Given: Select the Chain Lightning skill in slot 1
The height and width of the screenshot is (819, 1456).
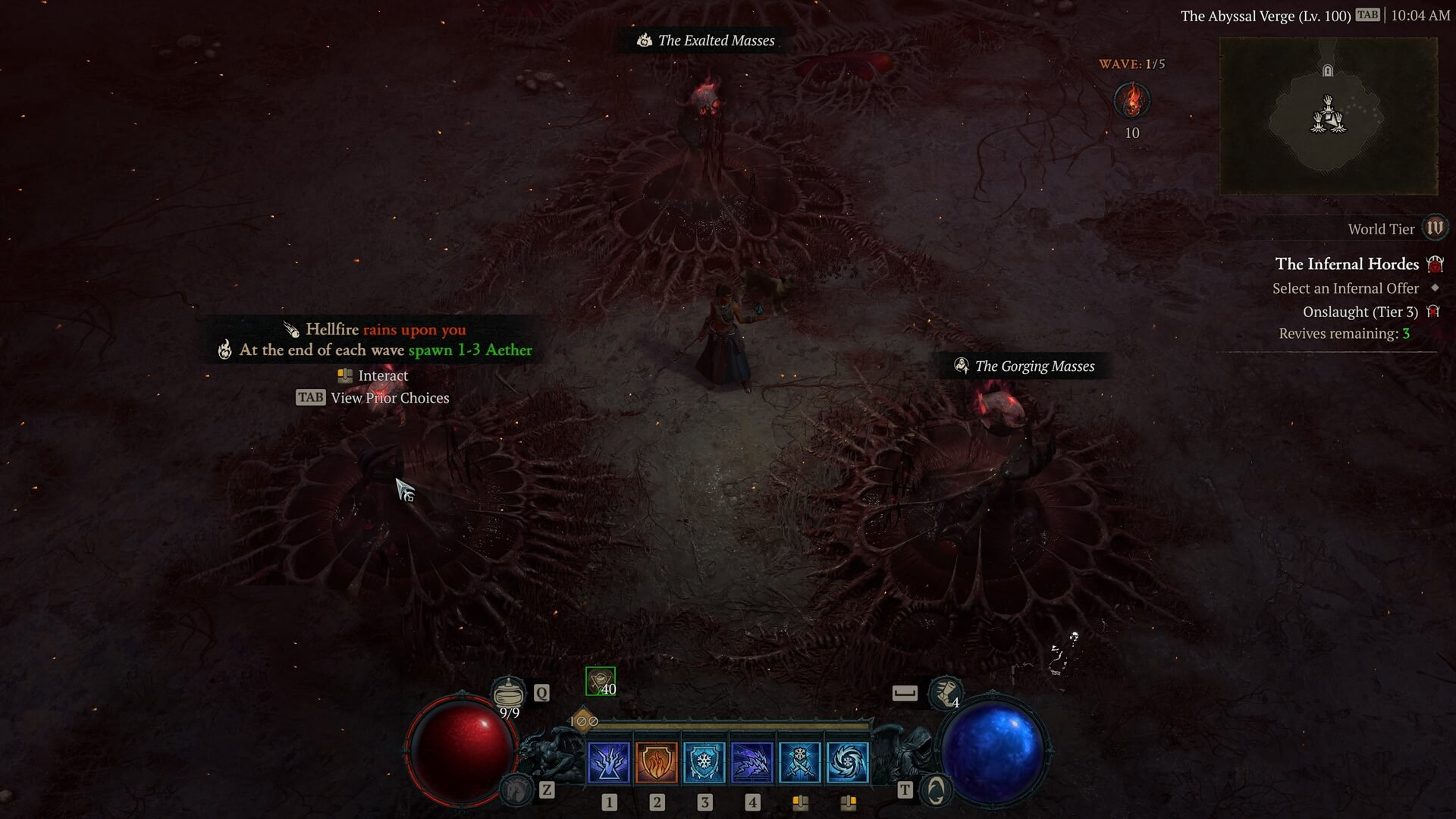Looking at the screenshot, I should (x=609, y=762).
